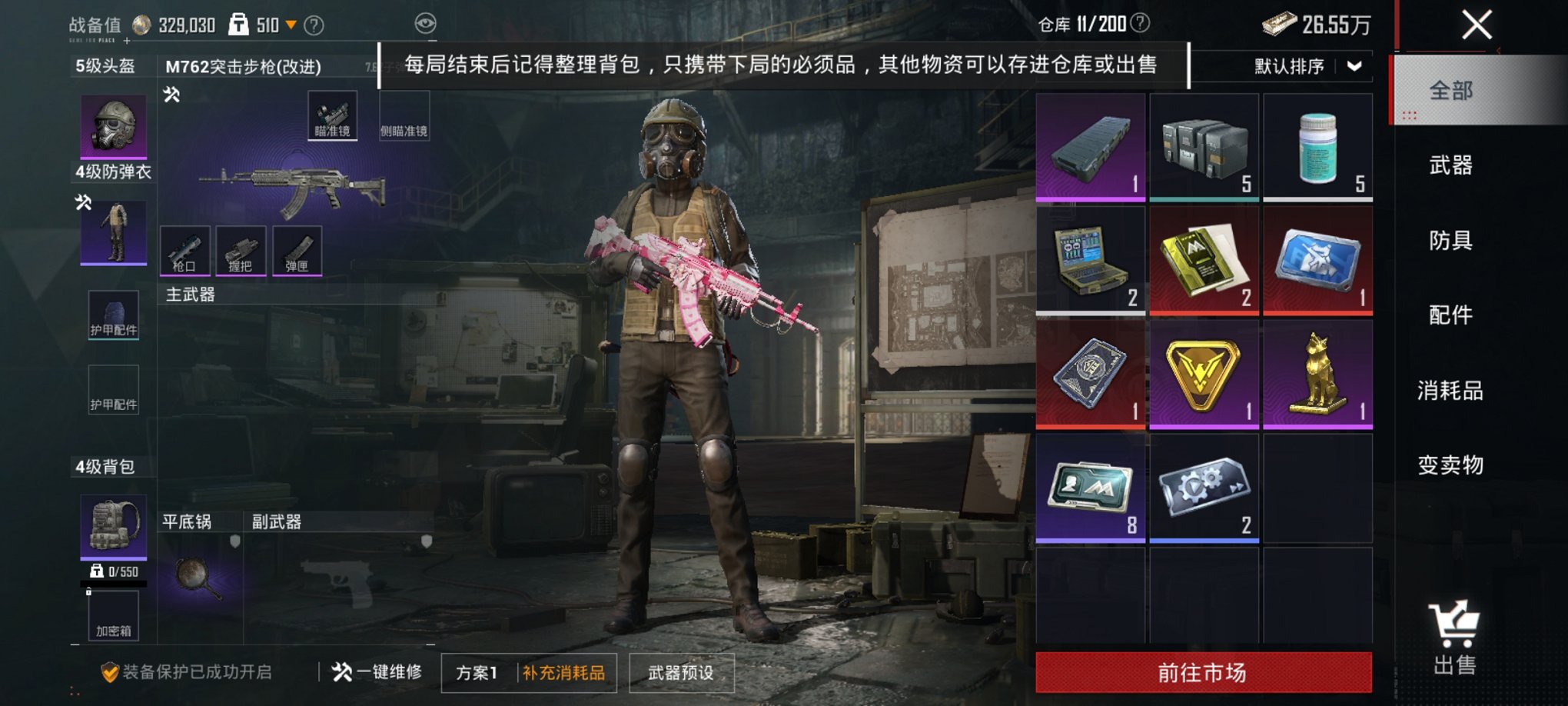Switch to the 武器 tab
Image resolution: width=1568 pixels, height=706 pixels.
(1453, 165)
